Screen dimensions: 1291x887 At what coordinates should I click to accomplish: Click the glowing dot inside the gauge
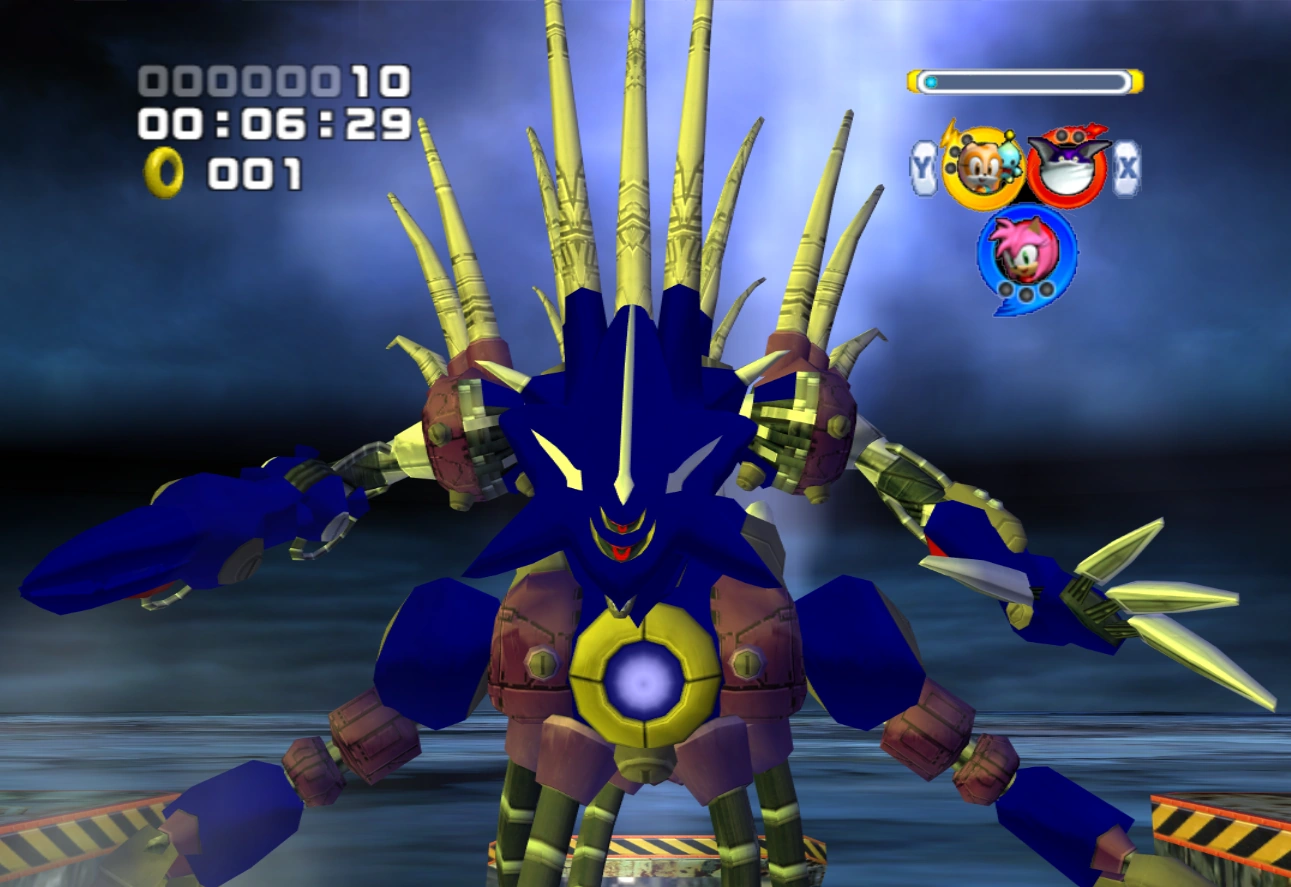pos(930,80)
